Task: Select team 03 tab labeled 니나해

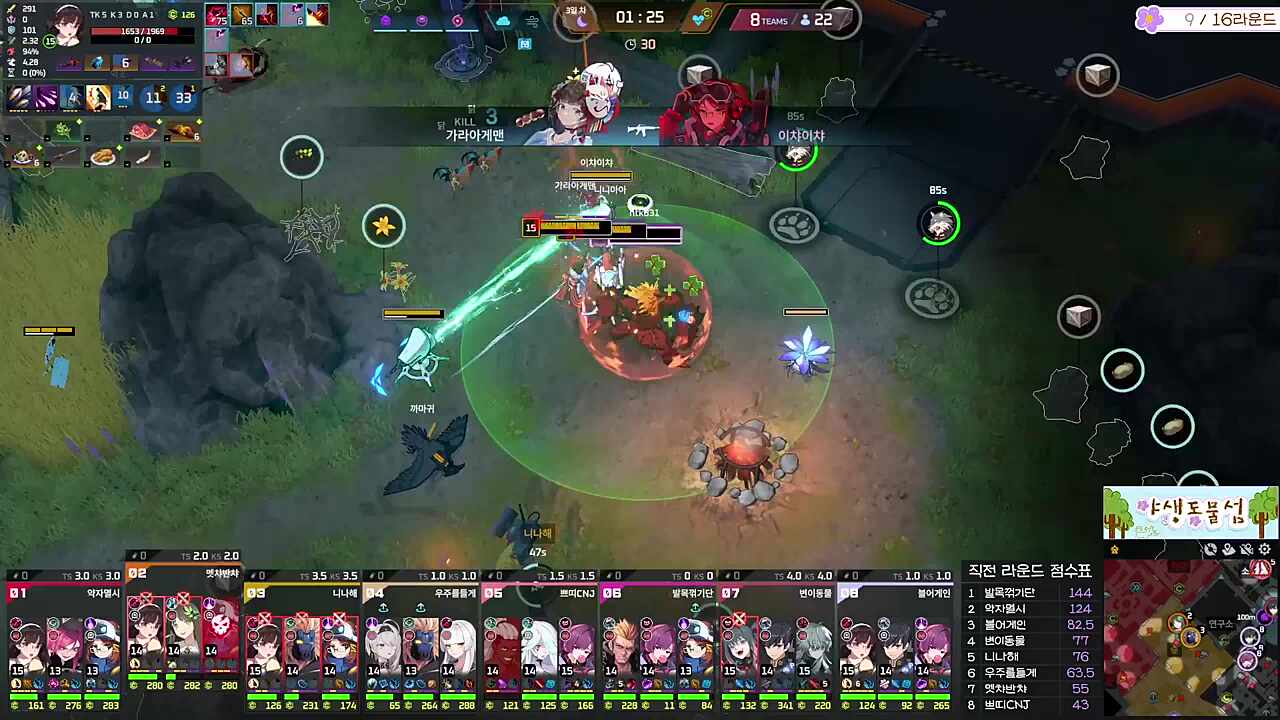Action: (300, 592)
